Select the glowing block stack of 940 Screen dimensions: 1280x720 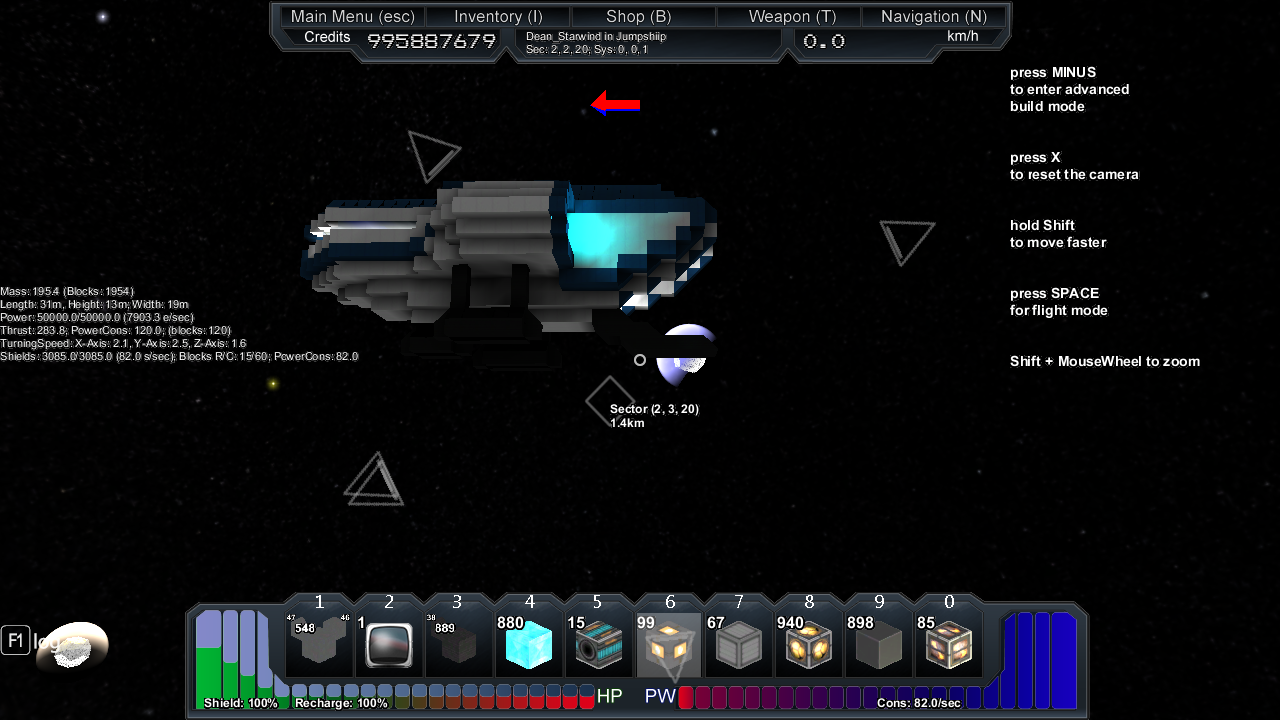(809, 645)
